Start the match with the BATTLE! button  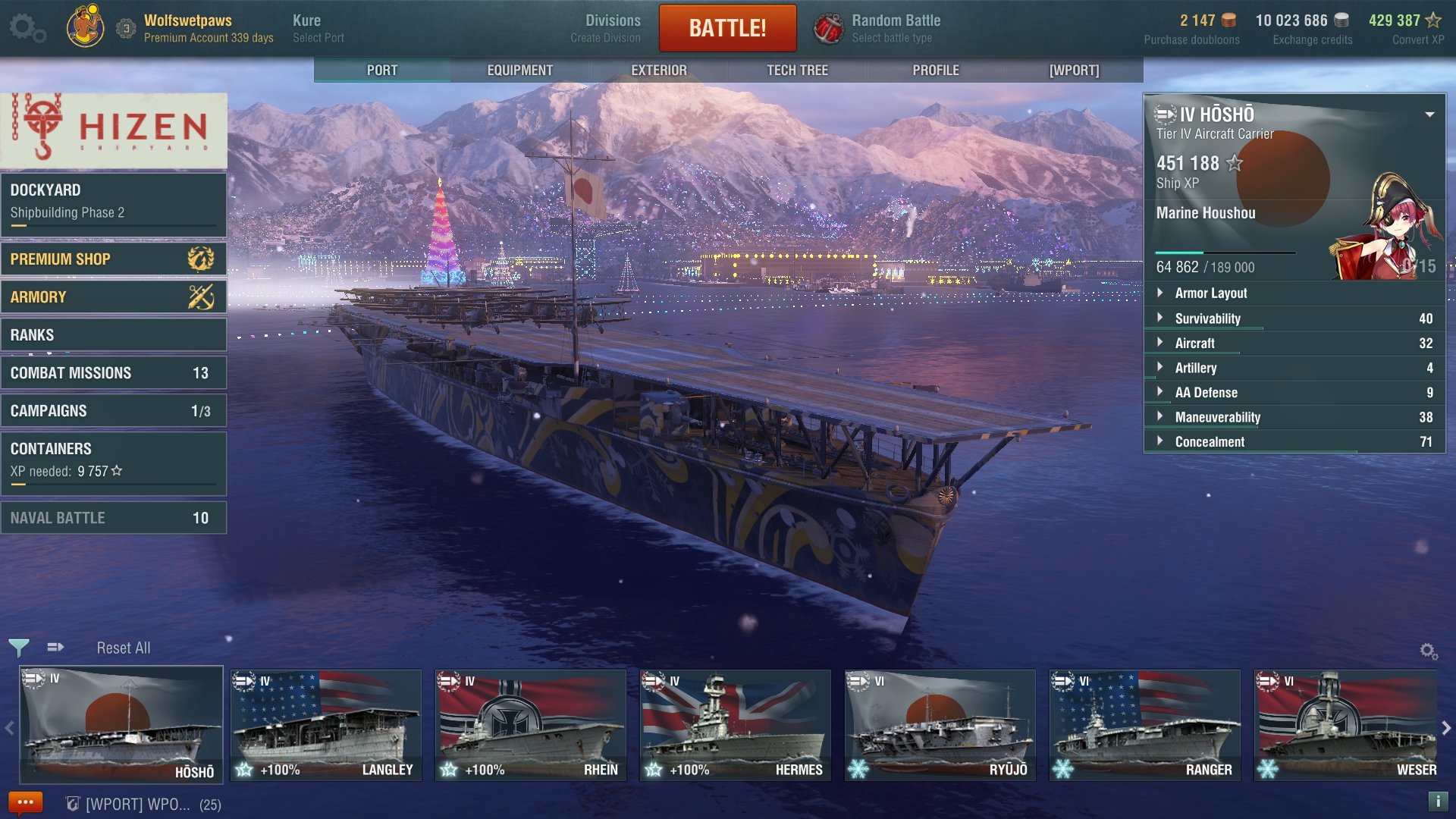coord(726,28)
